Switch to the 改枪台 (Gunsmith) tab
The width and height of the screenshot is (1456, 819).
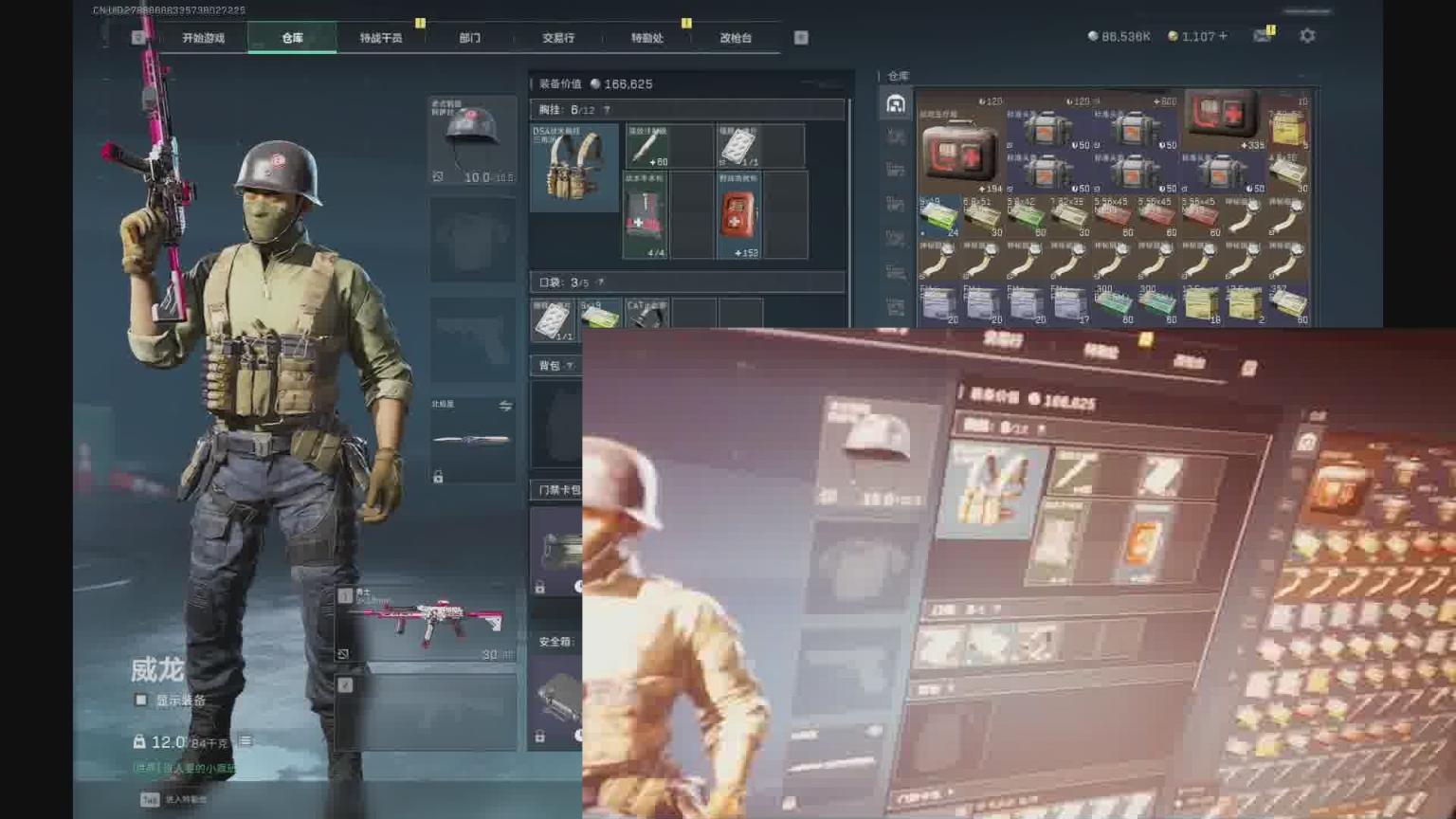[736, 38]
